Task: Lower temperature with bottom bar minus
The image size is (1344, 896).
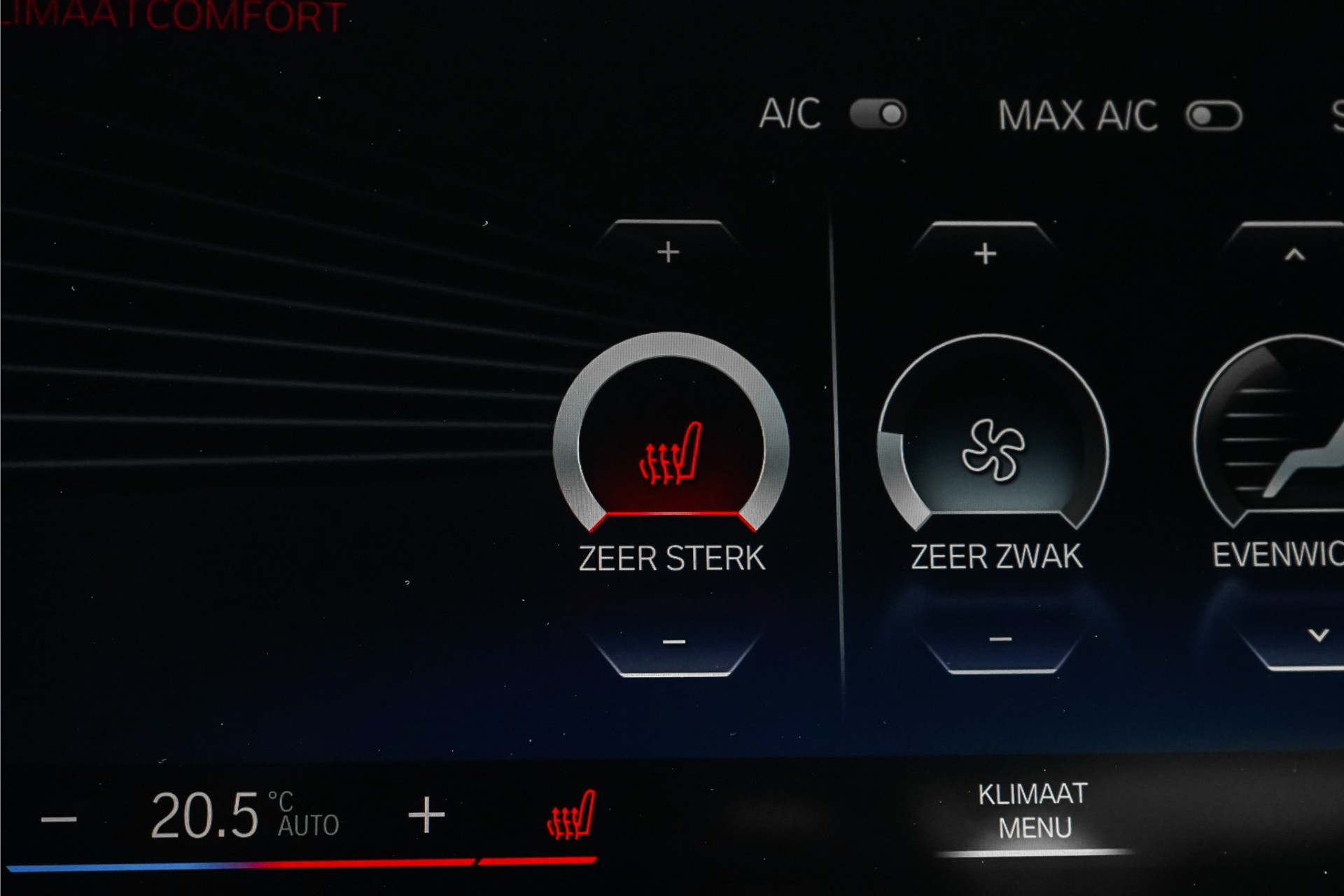Action: (59, 818)
